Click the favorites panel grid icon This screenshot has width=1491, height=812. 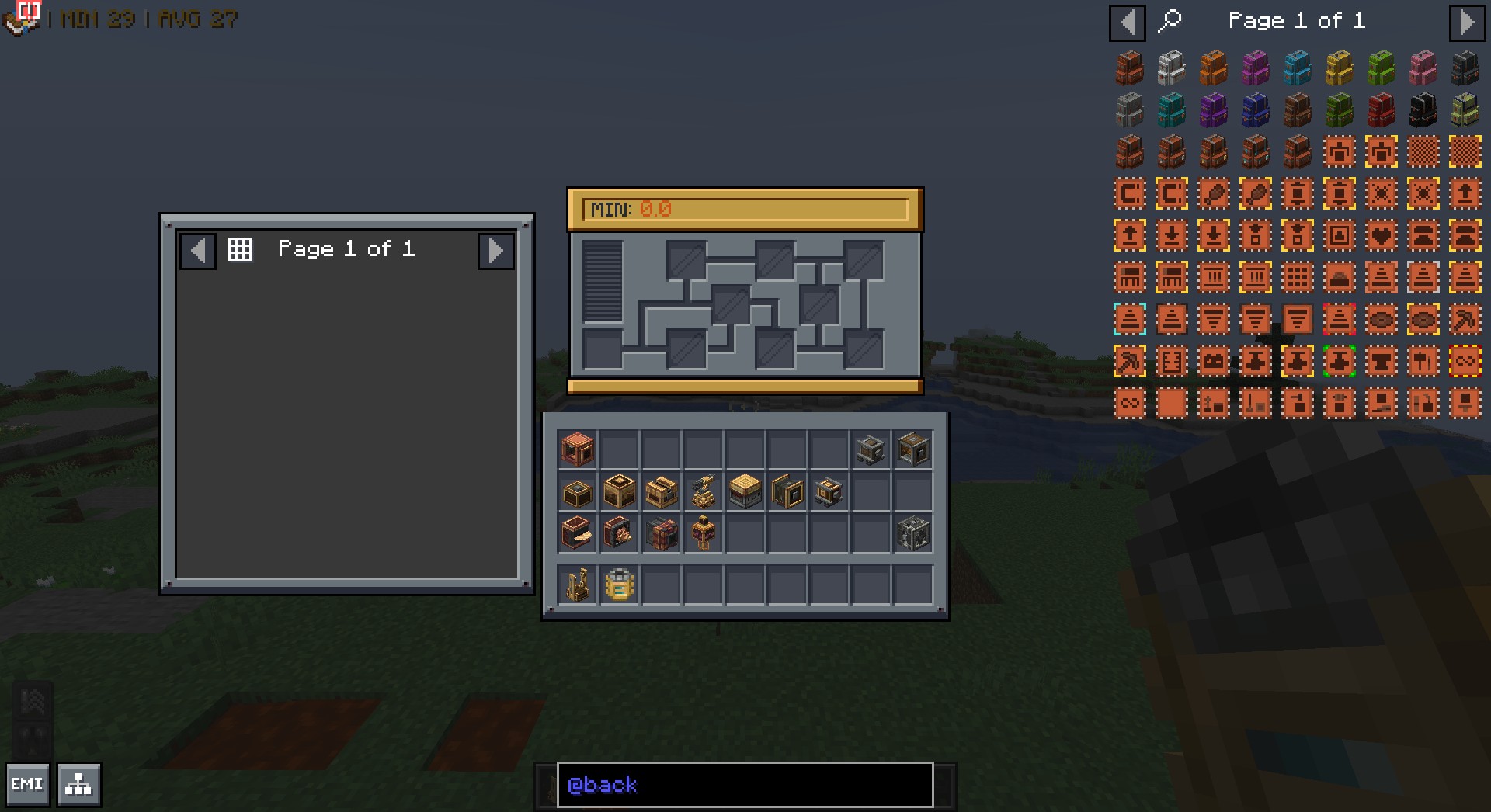pyautogui.click(x=240, y=249)
